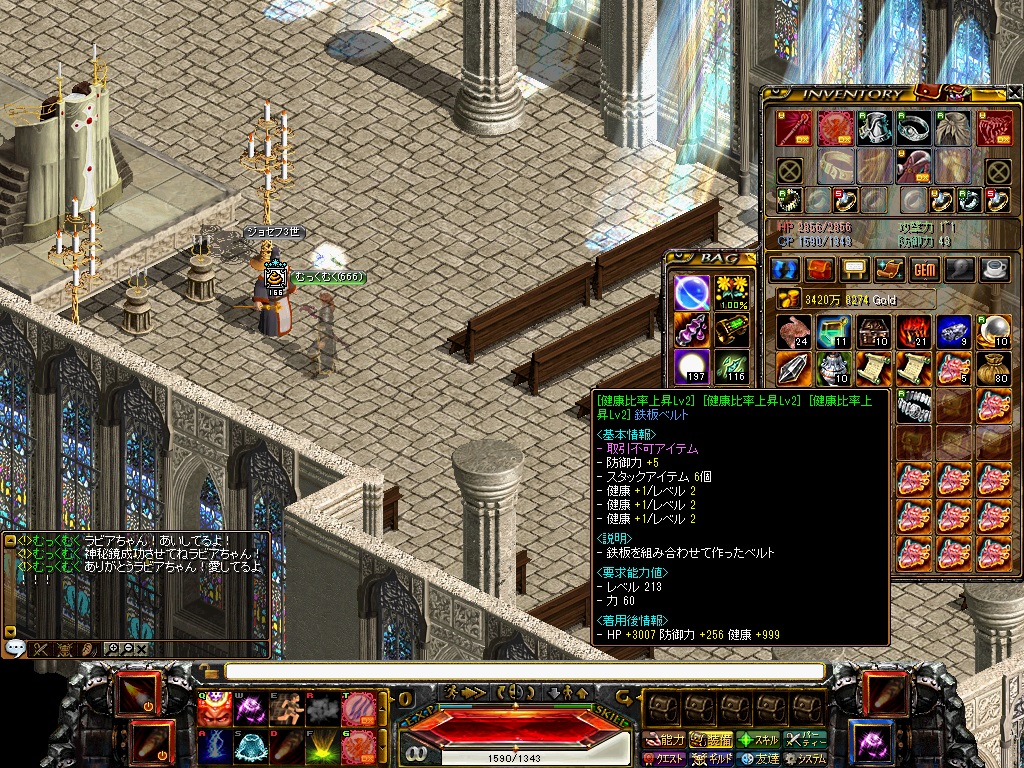Open the クエスト (Quest) log
This screenshot has height=768, width=1024.
(665, 759)
